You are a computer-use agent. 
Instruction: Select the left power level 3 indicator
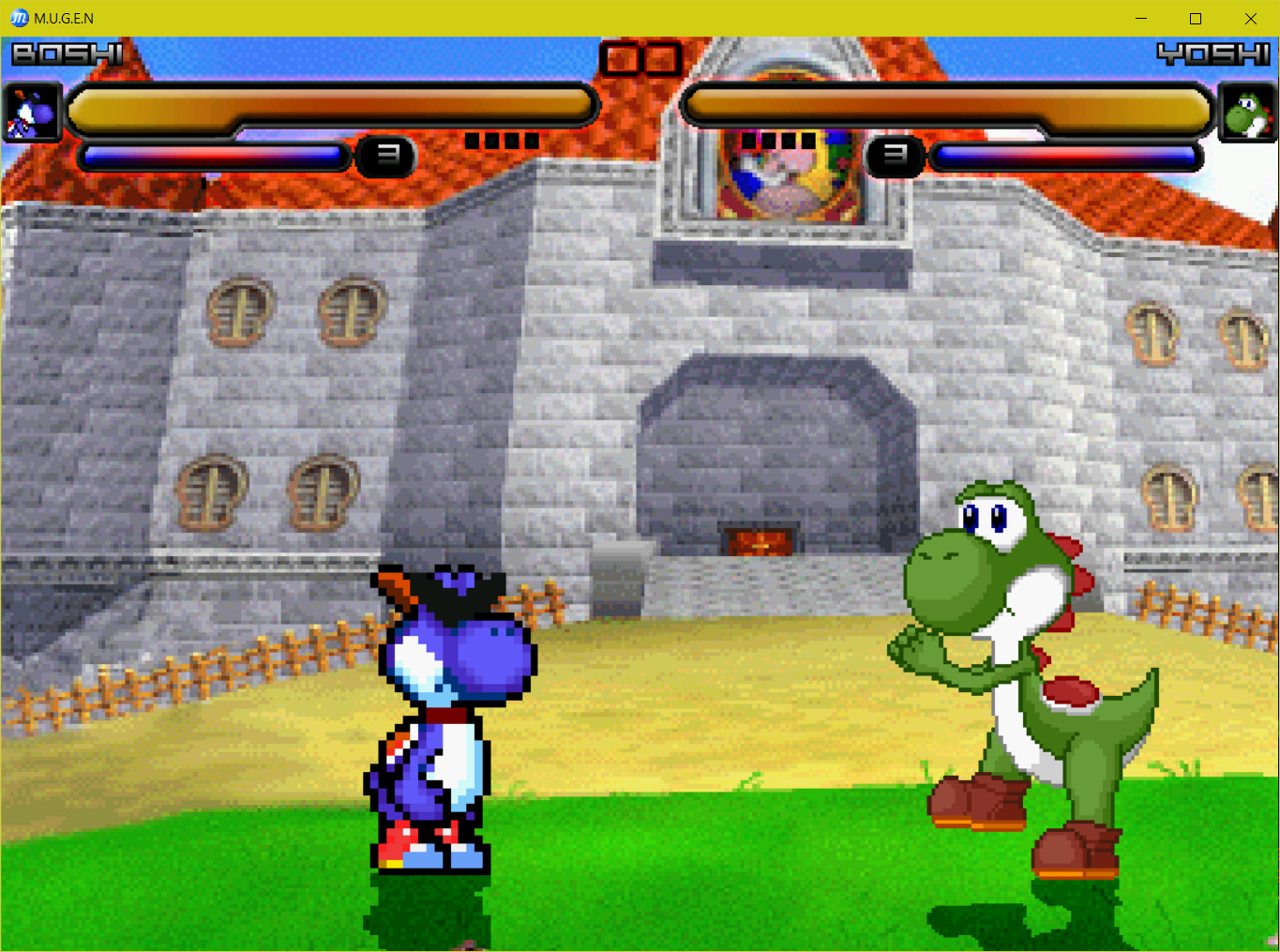pos(385,158)
